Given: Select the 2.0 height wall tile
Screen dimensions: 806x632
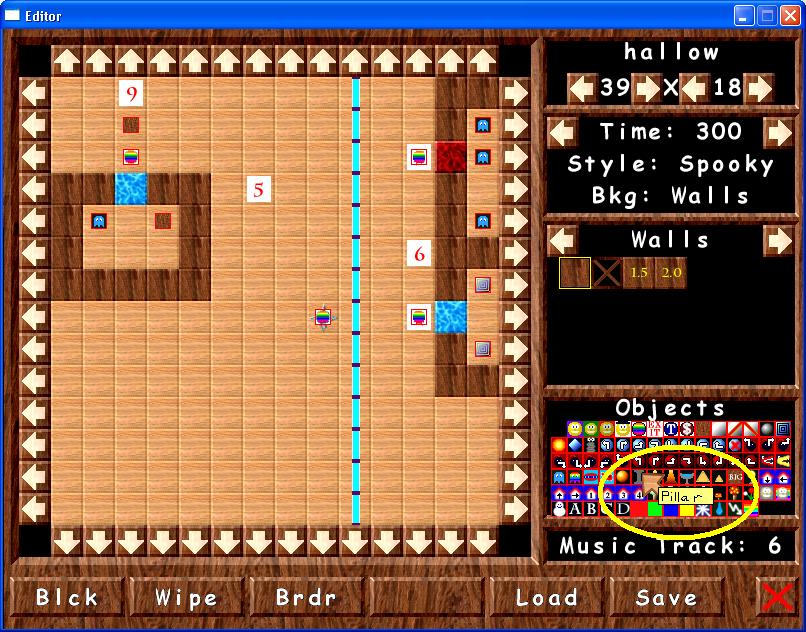Looking at the screenshot, I should click(670, 273).
